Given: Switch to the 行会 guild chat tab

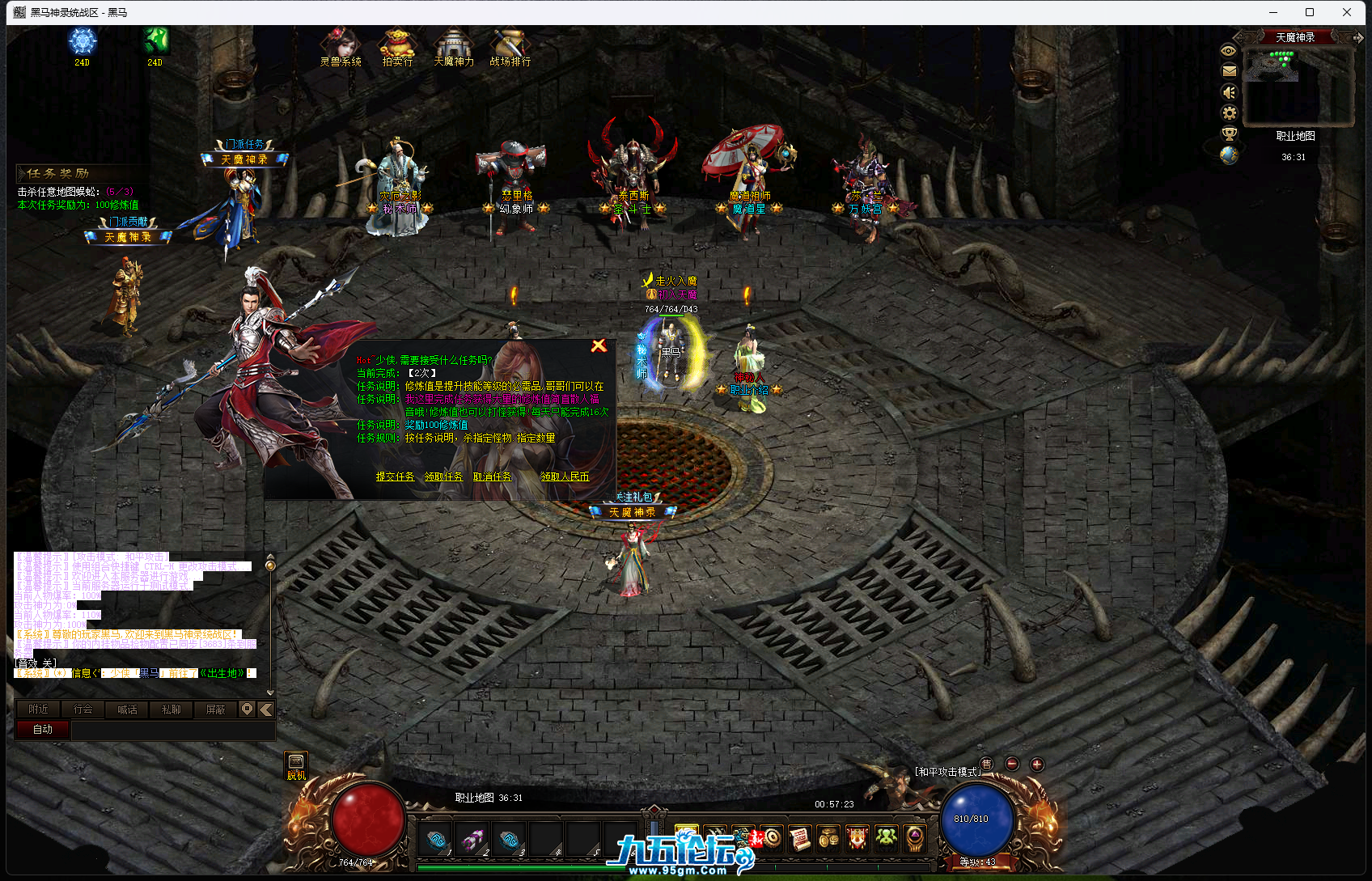Looking at the screenshot, I should click(x=83, y=709).
